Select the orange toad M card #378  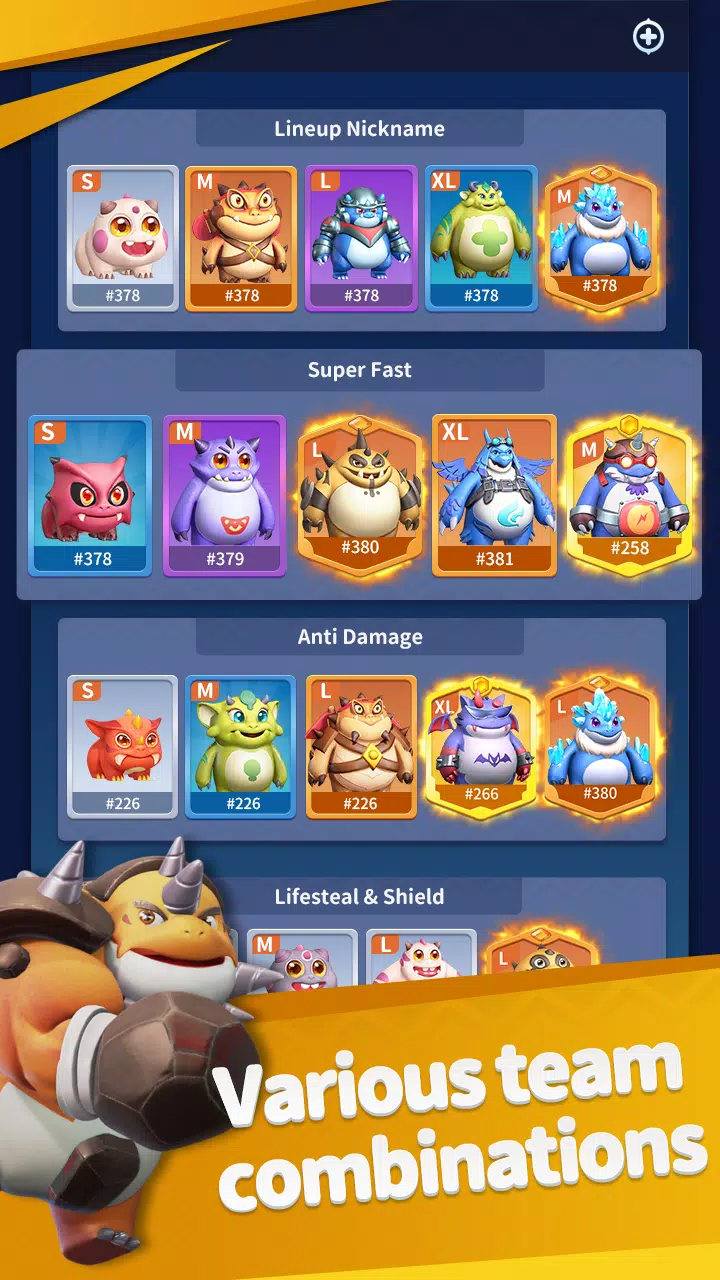[x=242, y=238]
